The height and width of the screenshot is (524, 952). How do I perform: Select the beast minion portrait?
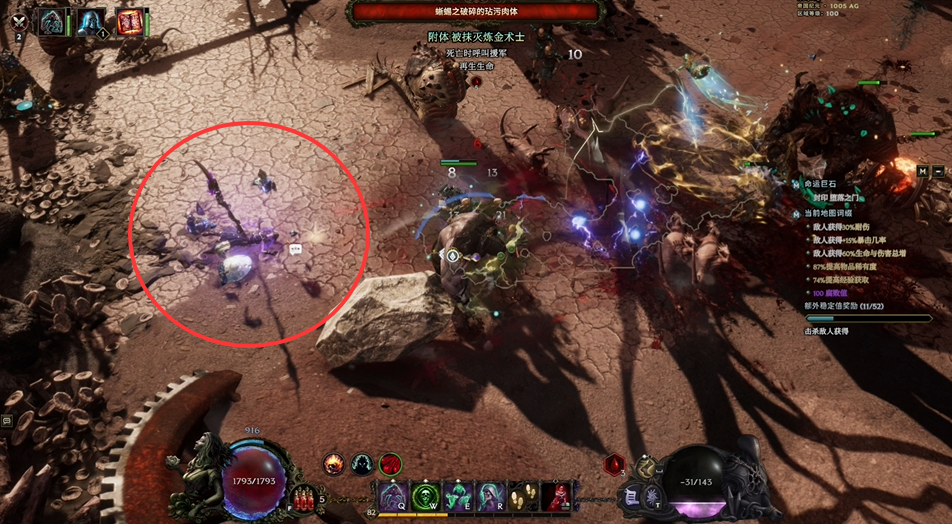(52, 22)
